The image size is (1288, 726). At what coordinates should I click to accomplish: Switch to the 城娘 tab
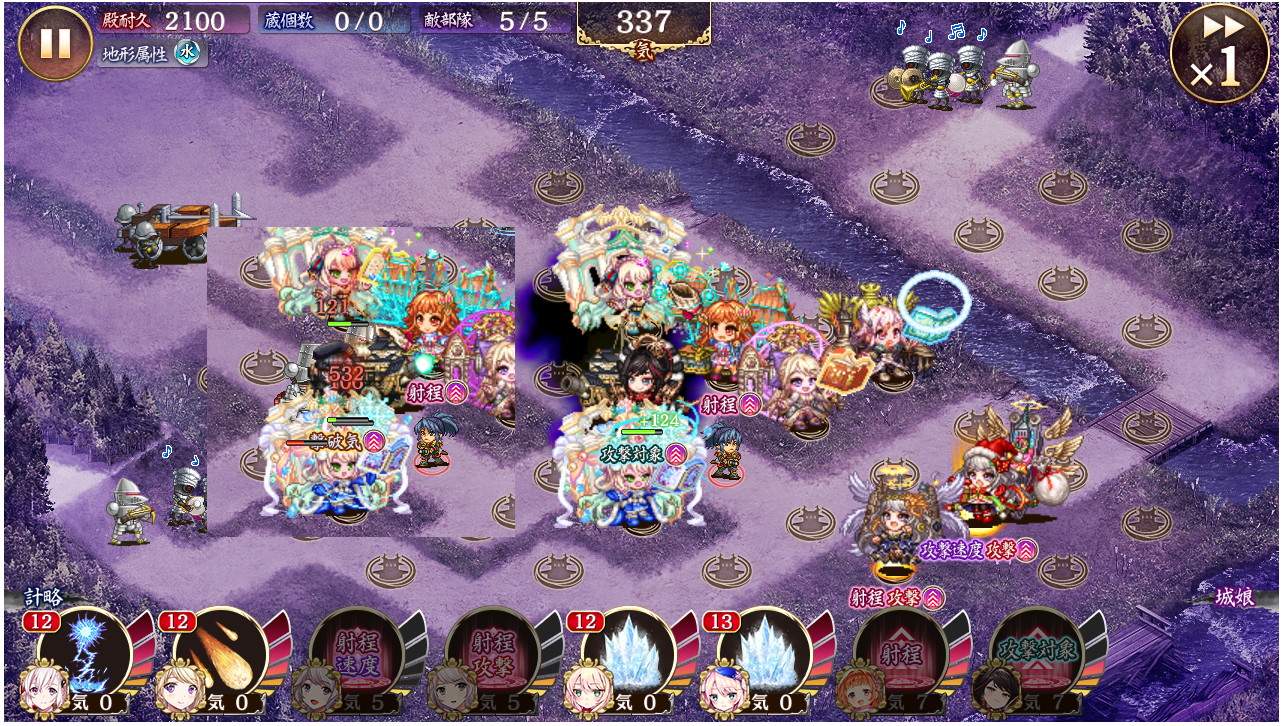1236,598
